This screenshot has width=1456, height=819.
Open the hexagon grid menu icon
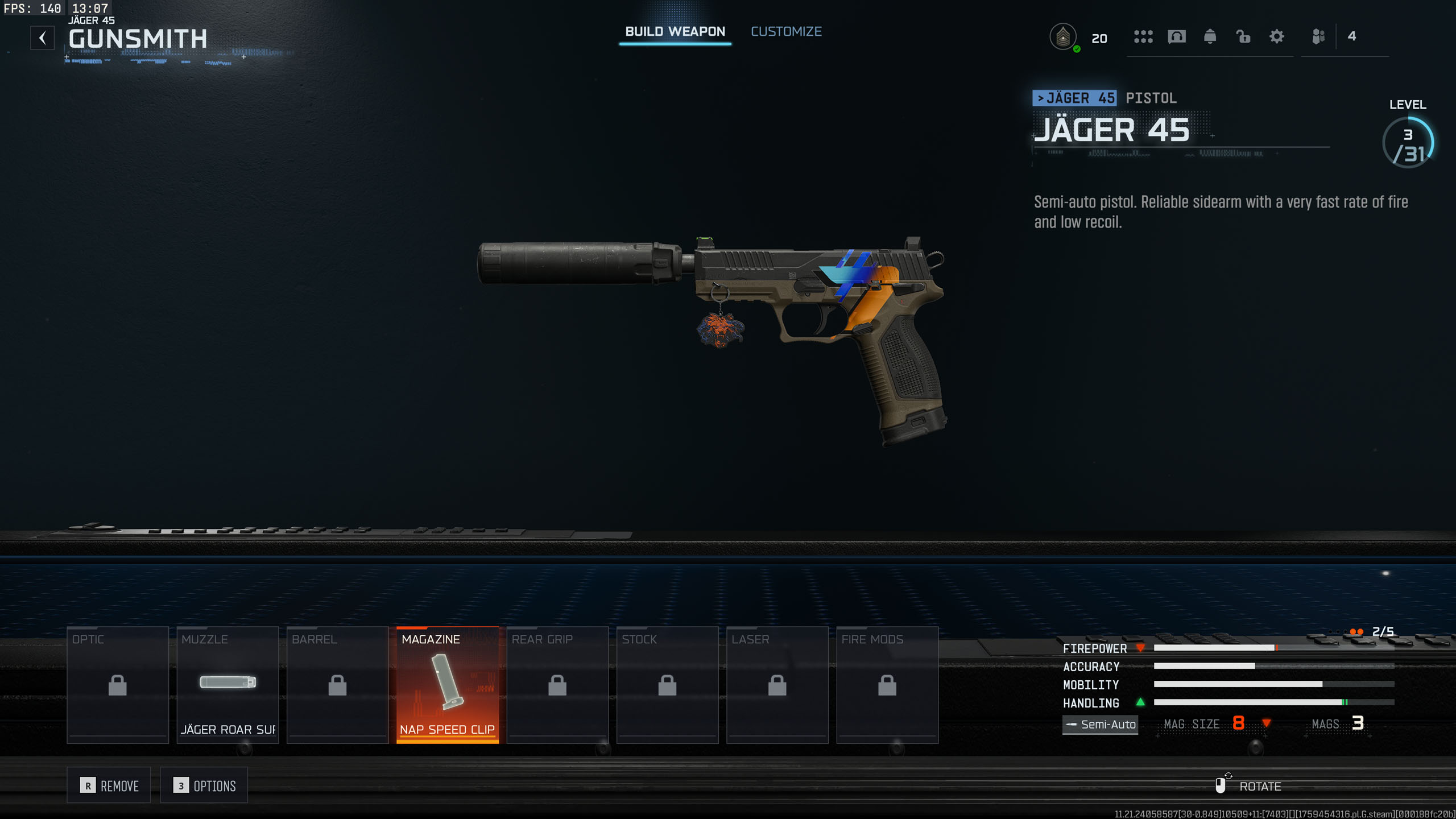1143,37
